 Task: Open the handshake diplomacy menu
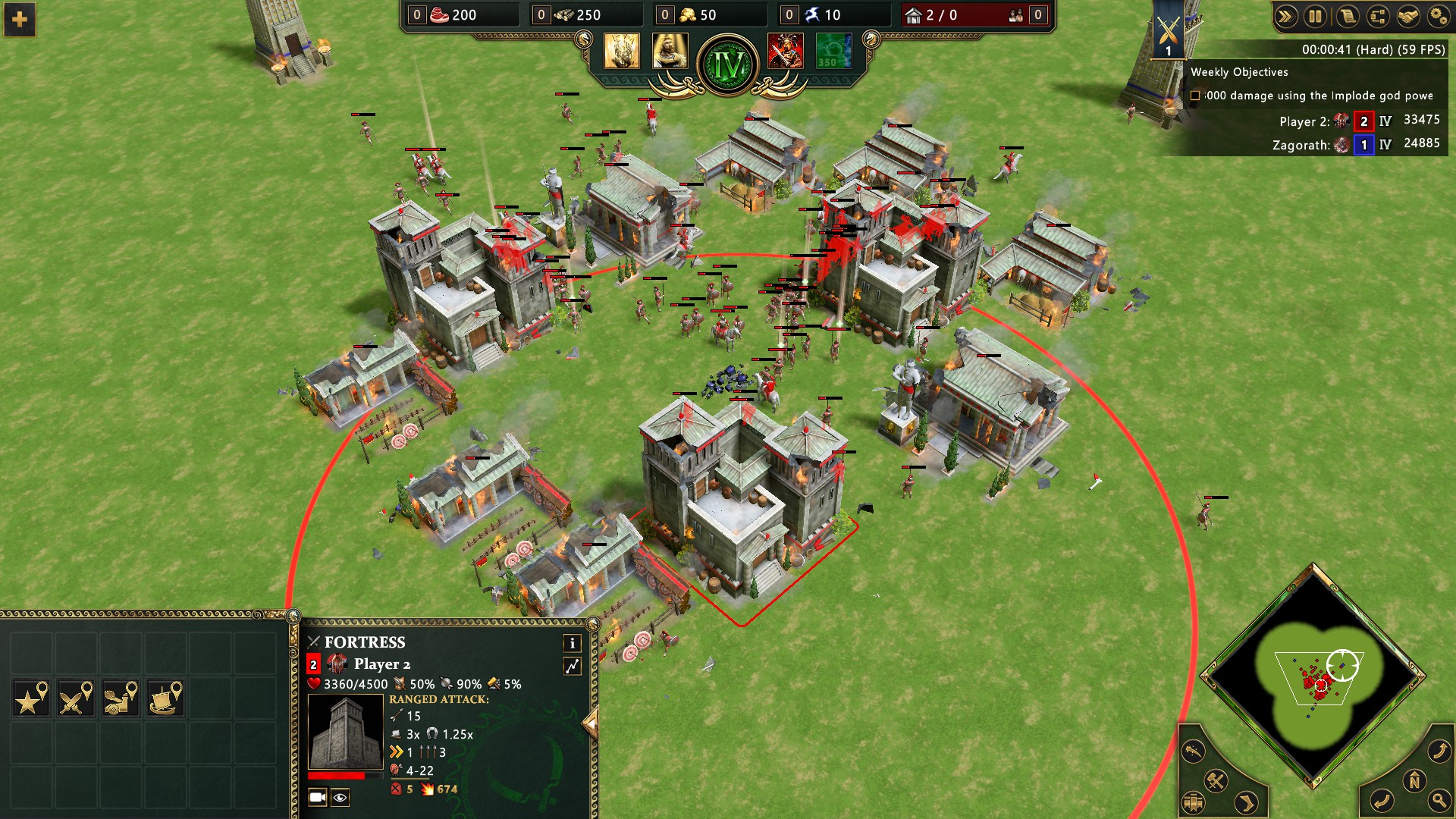click(1408, 17)
